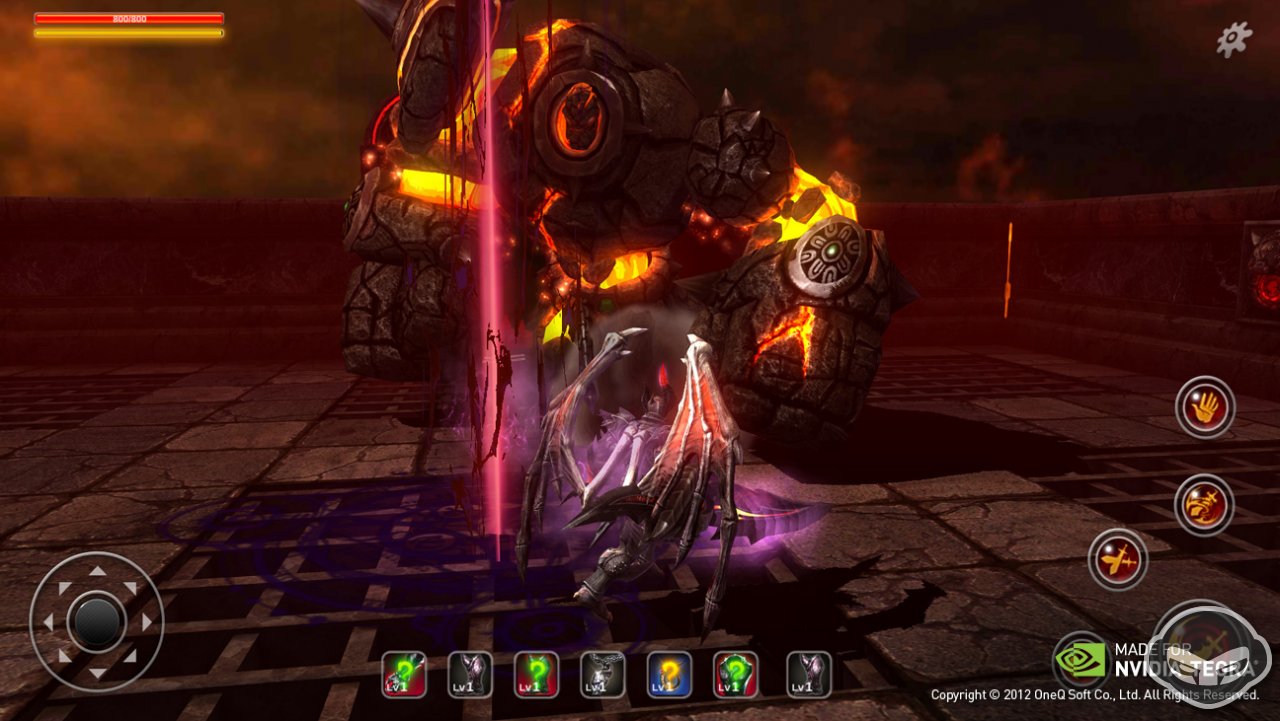Select the chain pendant item slot

pyautogui.click(x=603, y=675)
